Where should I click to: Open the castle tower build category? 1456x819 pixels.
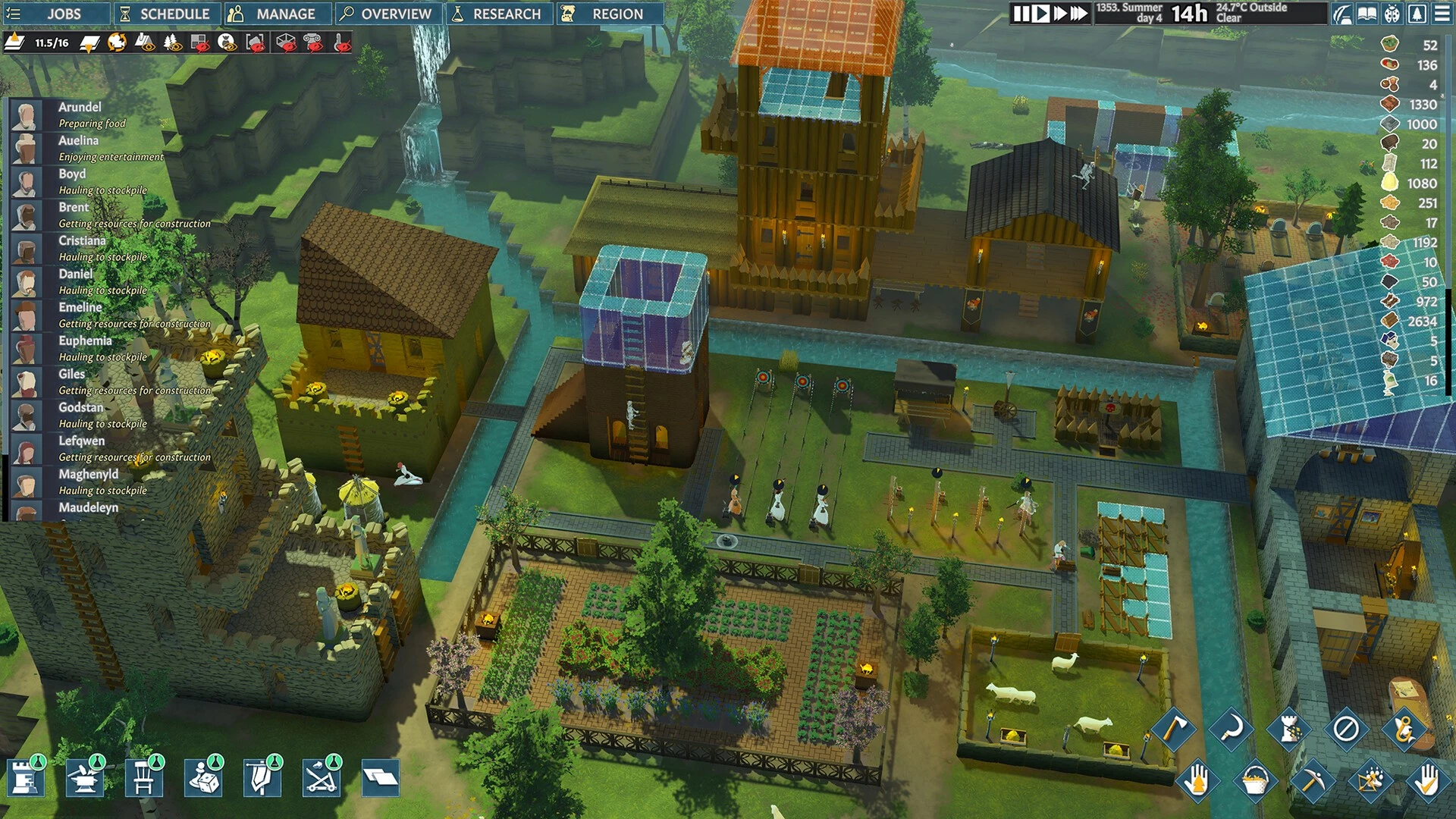25,778
